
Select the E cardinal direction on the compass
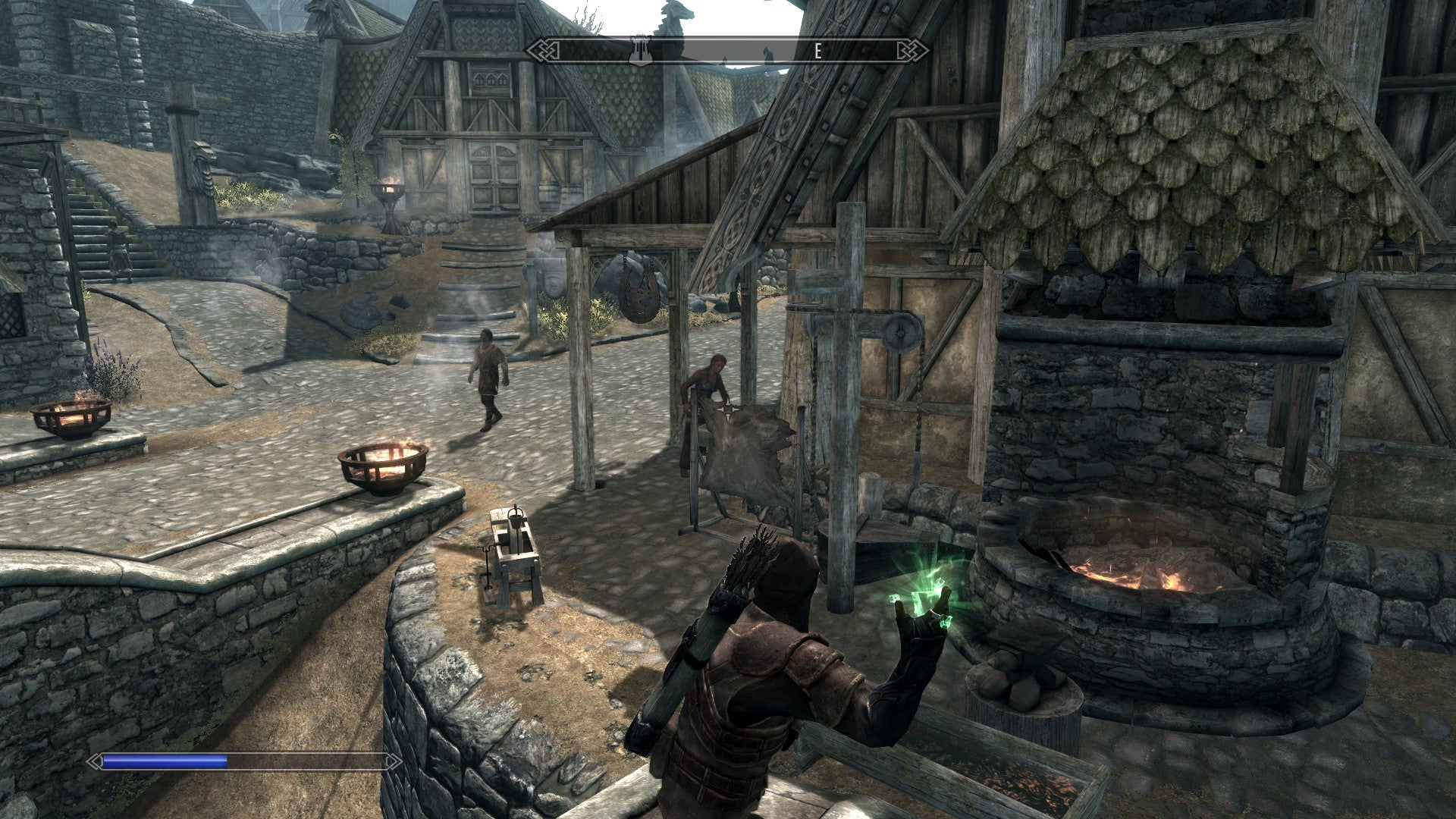(817, 52)
